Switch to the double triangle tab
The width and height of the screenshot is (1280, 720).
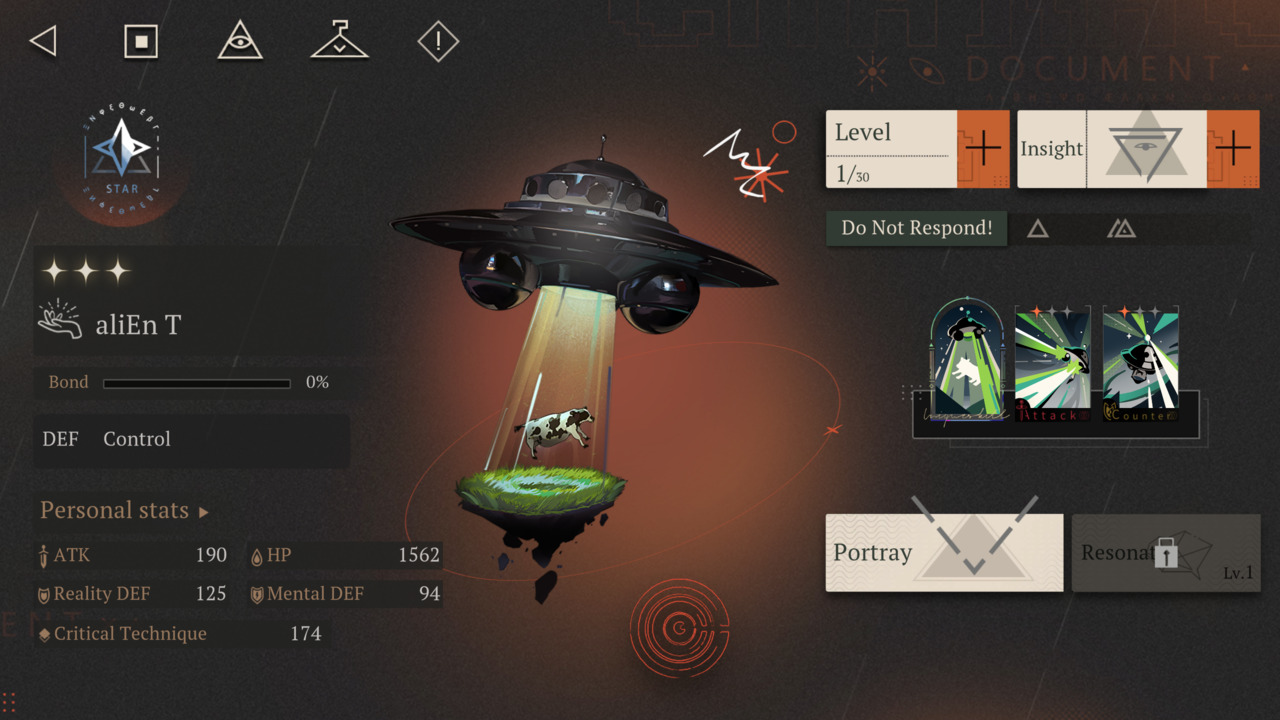coord(1121,229)
